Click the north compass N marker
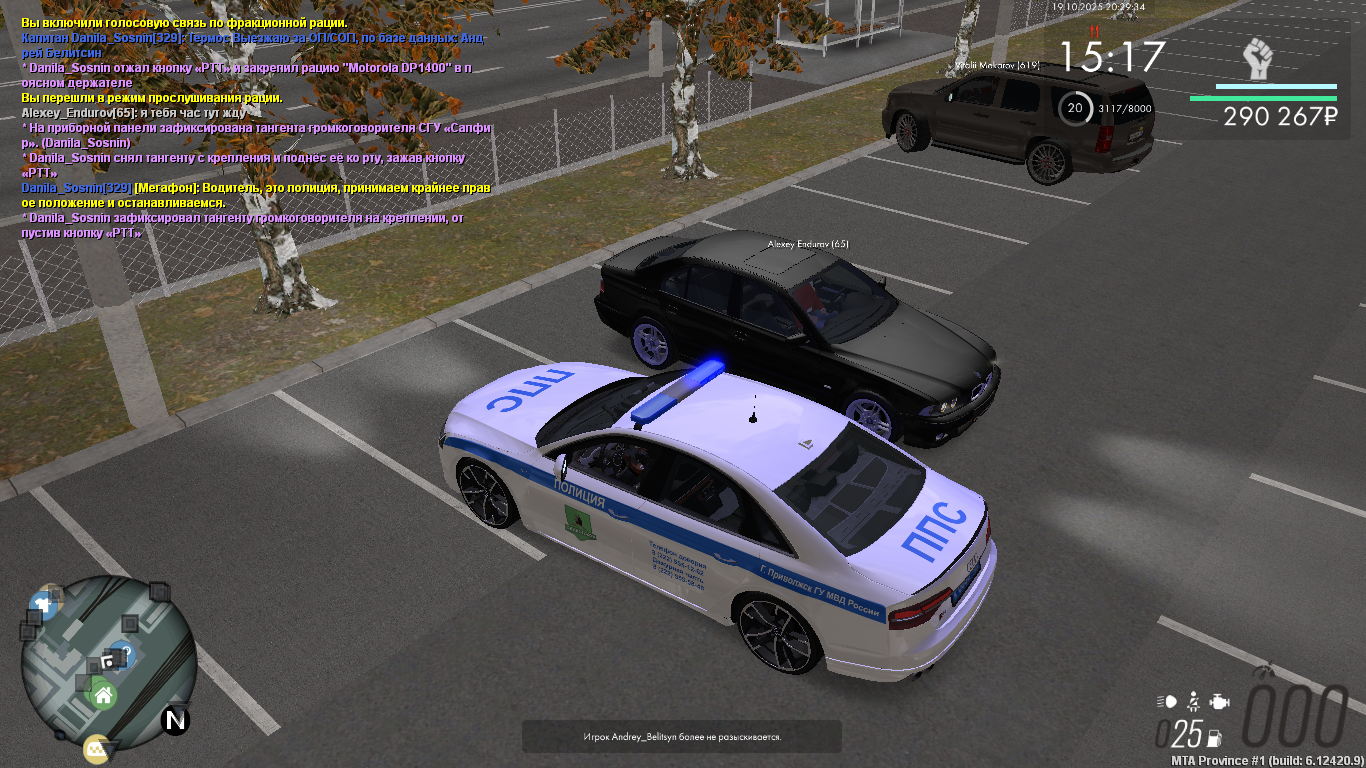This screenshot has width=1366, height=768. [x=176, y=719]
